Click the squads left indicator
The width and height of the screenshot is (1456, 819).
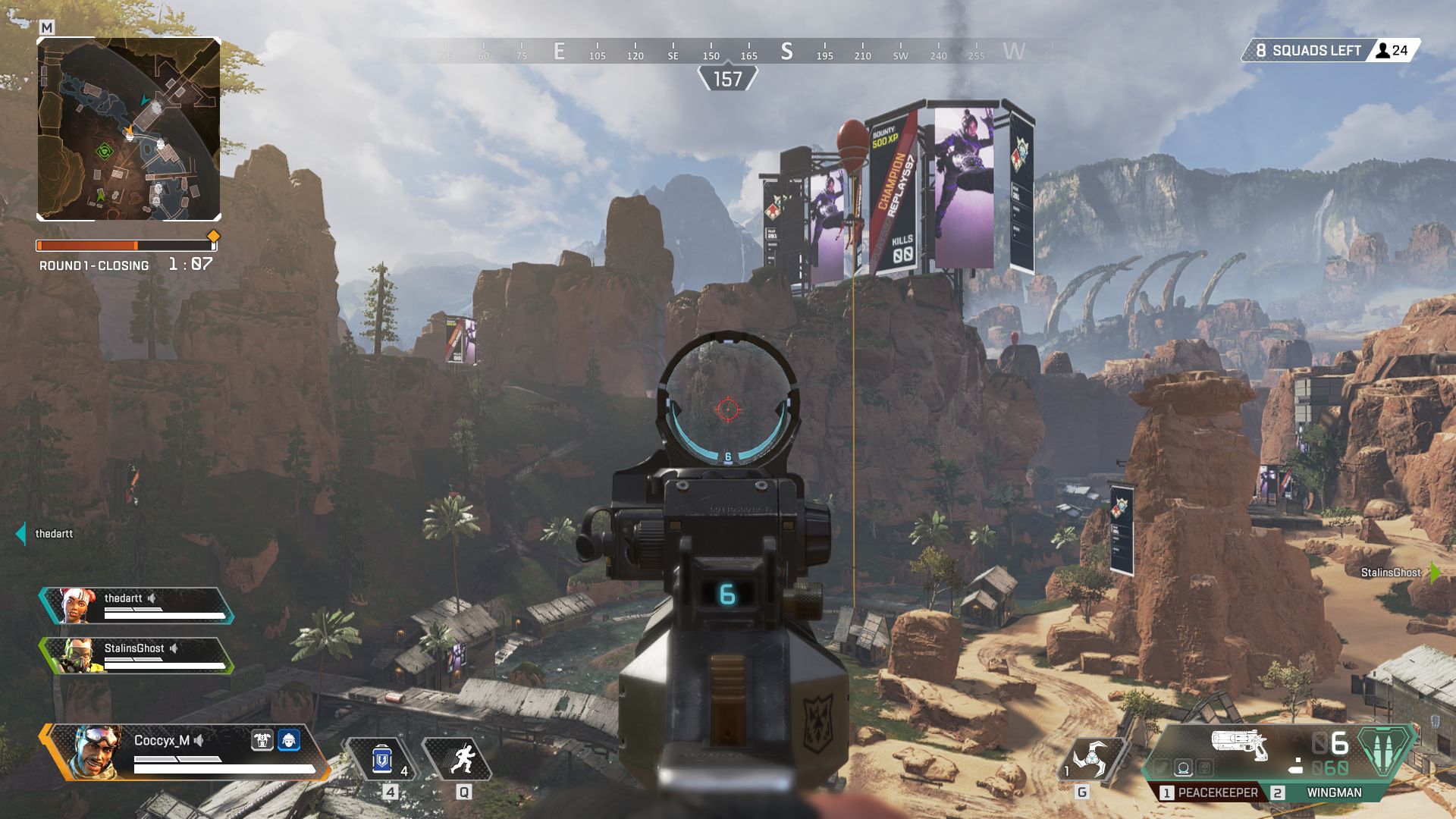point(1307,51)
